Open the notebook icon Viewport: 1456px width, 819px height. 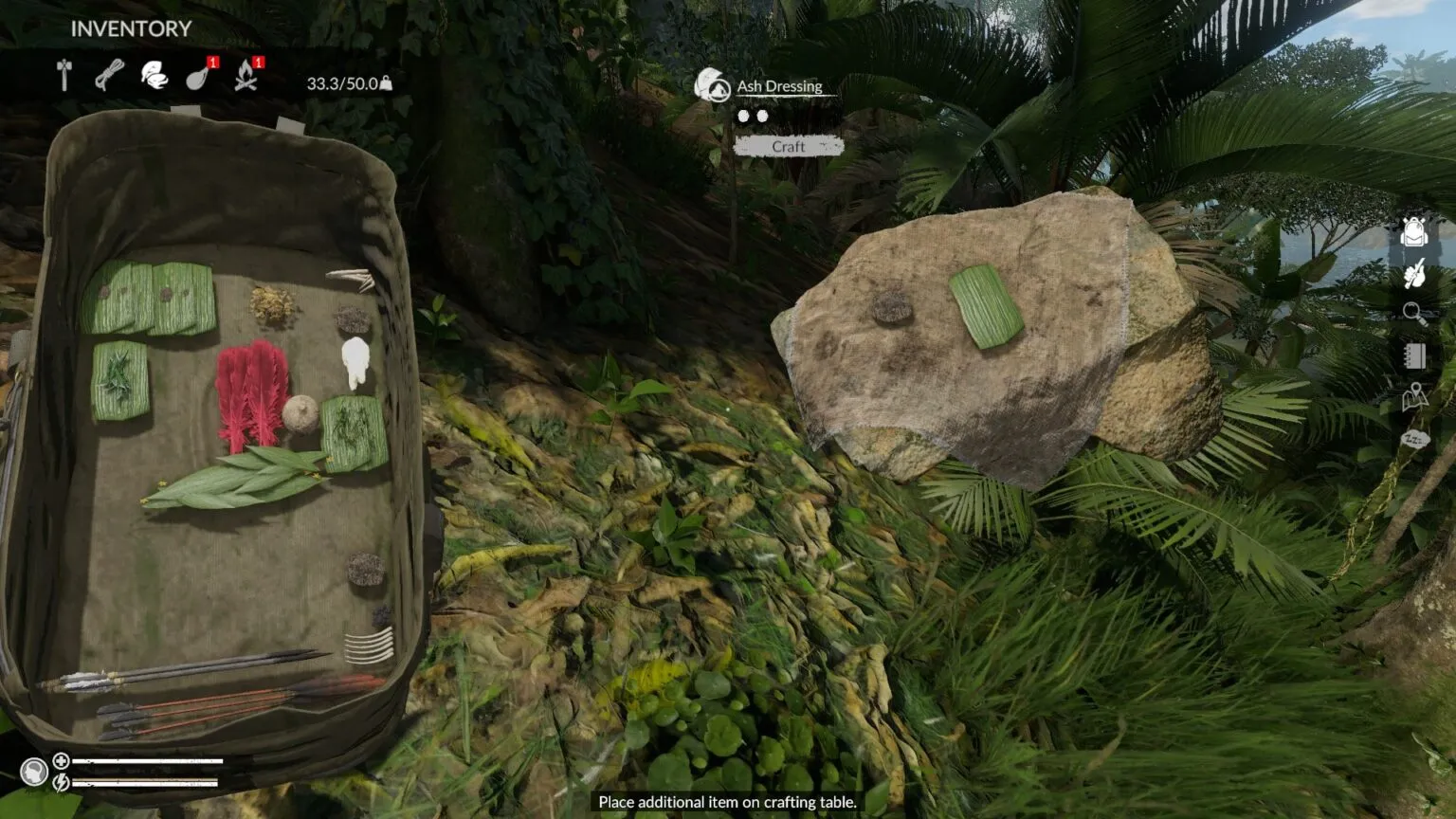click(1414, 355)
